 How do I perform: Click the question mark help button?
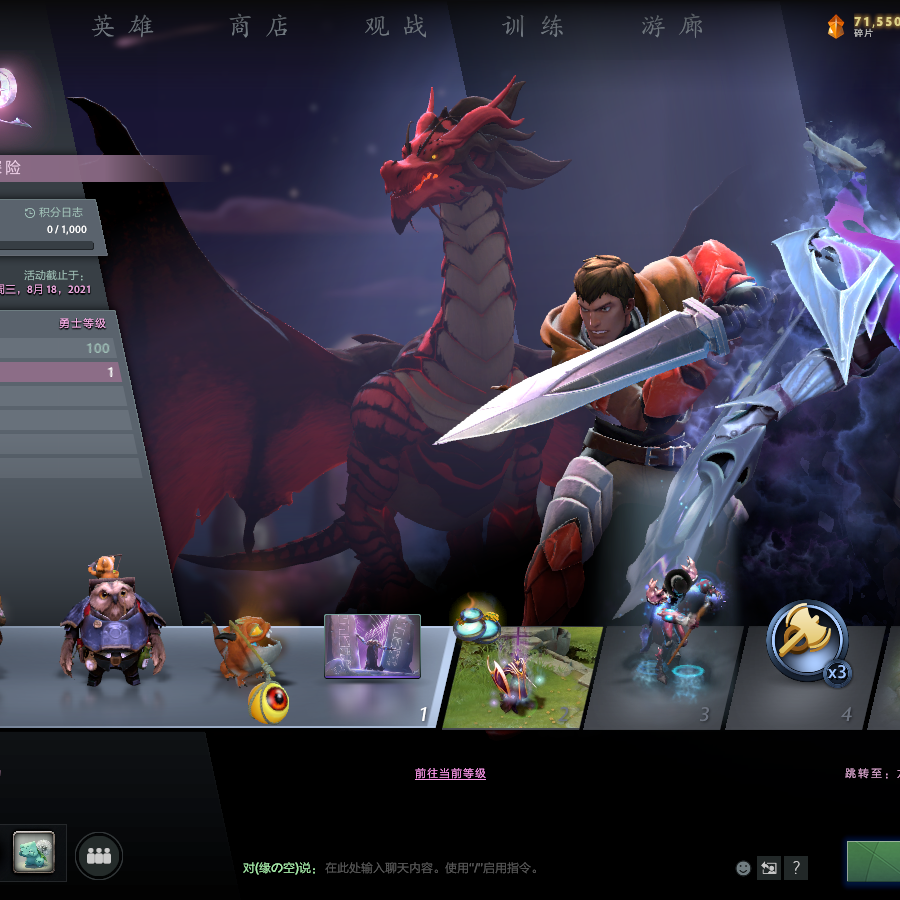click(x=795, y=868)
